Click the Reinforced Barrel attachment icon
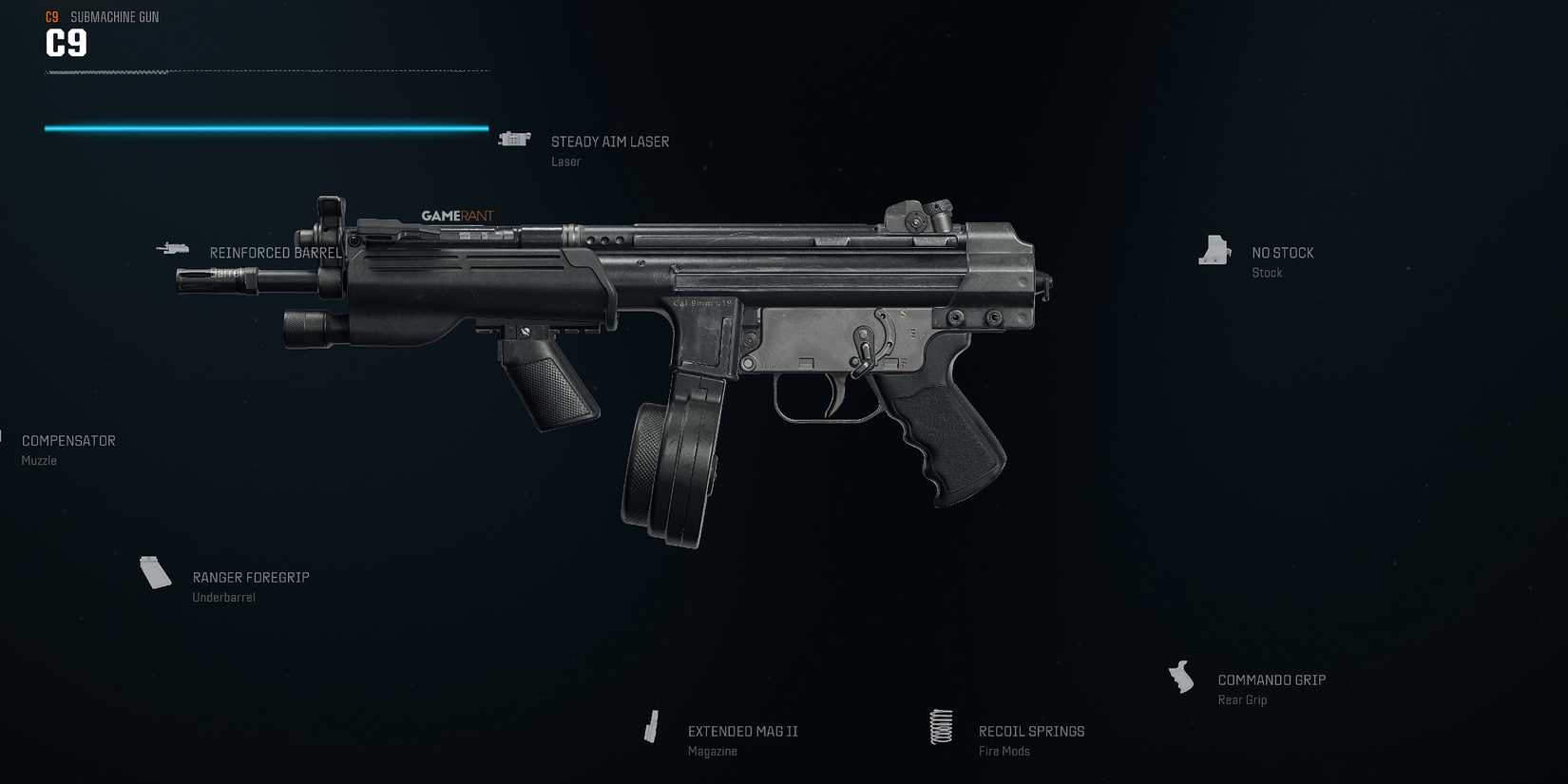1568x784 pixels. (x=173, y=248)
